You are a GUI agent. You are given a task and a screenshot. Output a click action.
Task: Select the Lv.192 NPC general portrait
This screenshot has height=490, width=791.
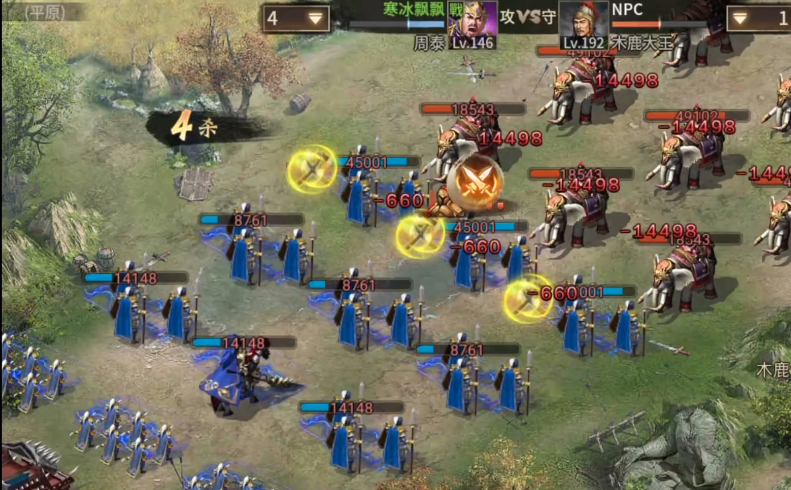(584, 24)
